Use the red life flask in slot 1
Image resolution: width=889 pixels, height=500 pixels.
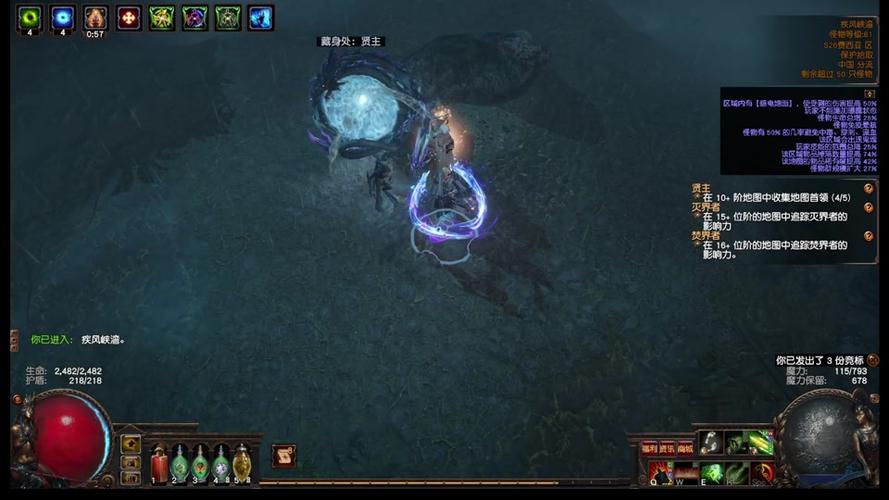point(159,463)
